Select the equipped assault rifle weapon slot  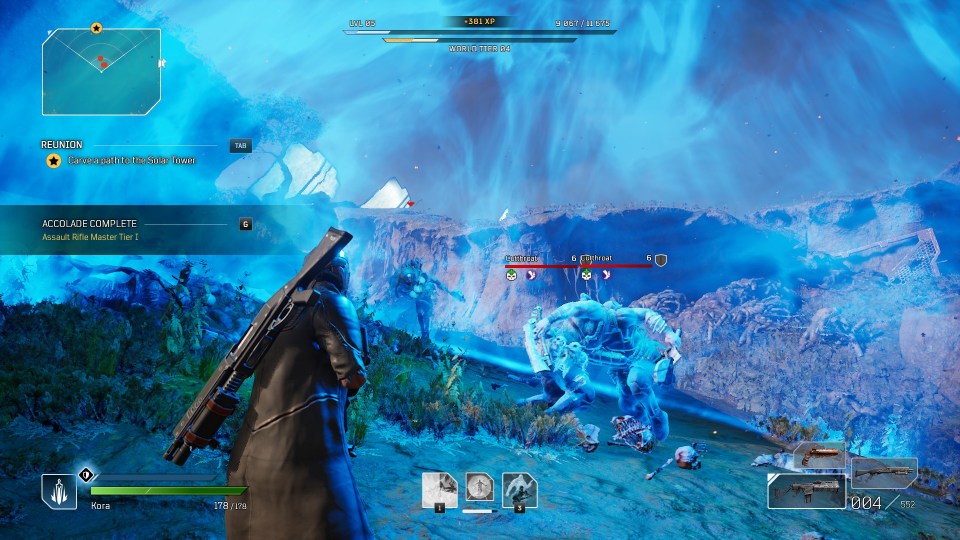pyautogui.click(x=805, y=491)
